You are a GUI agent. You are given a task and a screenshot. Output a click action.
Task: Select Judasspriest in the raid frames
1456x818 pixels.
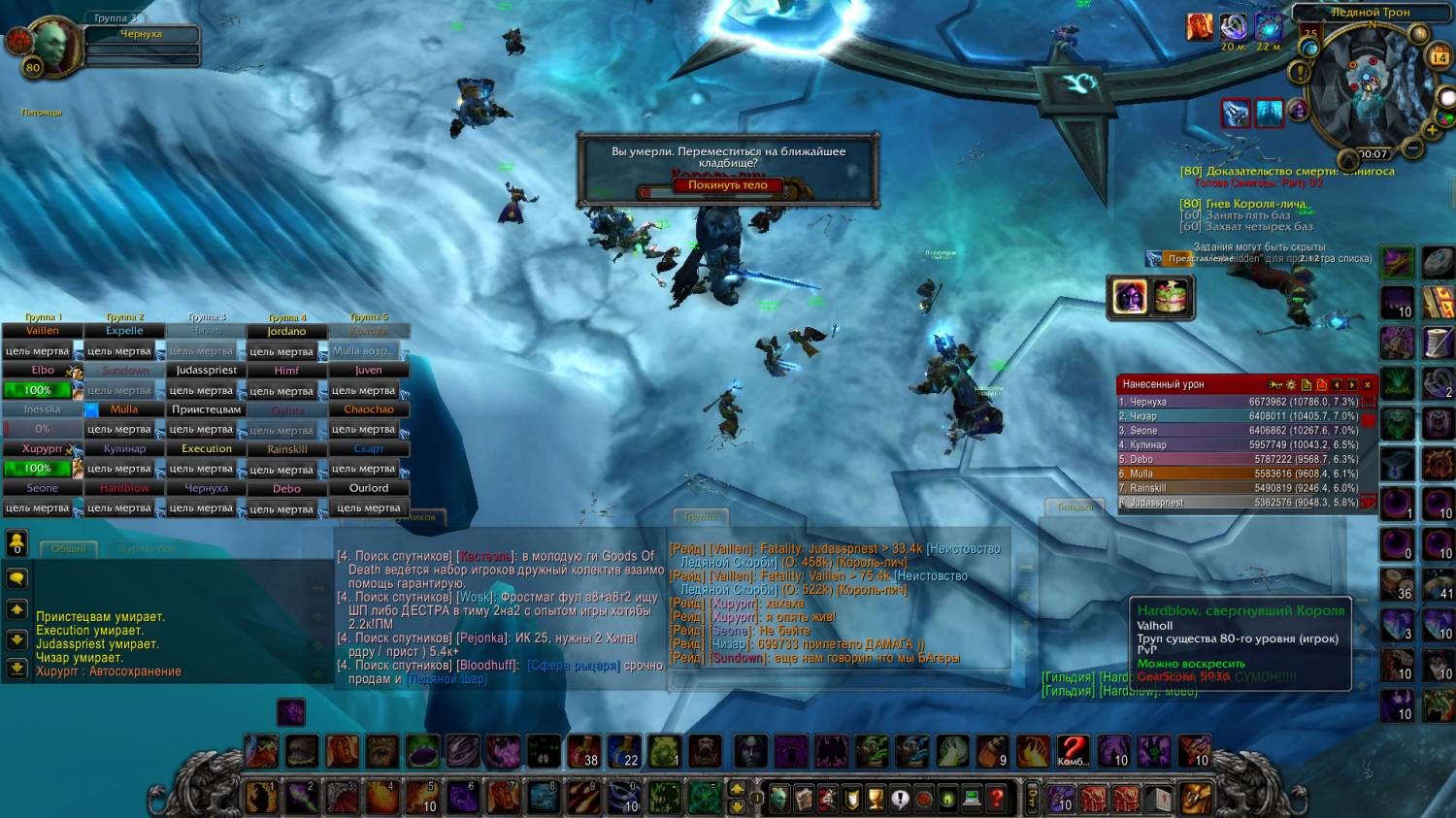click(x=206, y=371)
